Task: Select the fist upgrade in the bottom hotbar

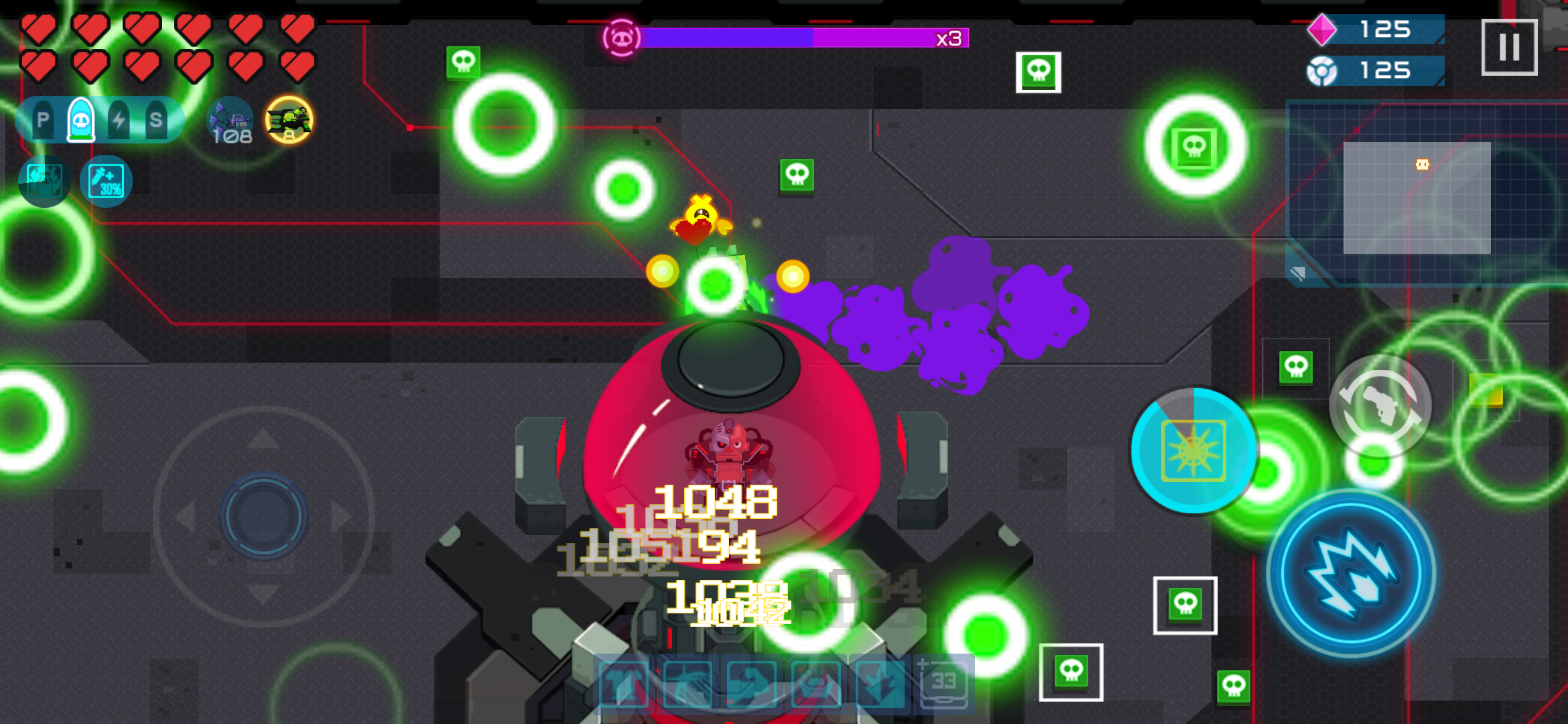Action: (752, 685)
